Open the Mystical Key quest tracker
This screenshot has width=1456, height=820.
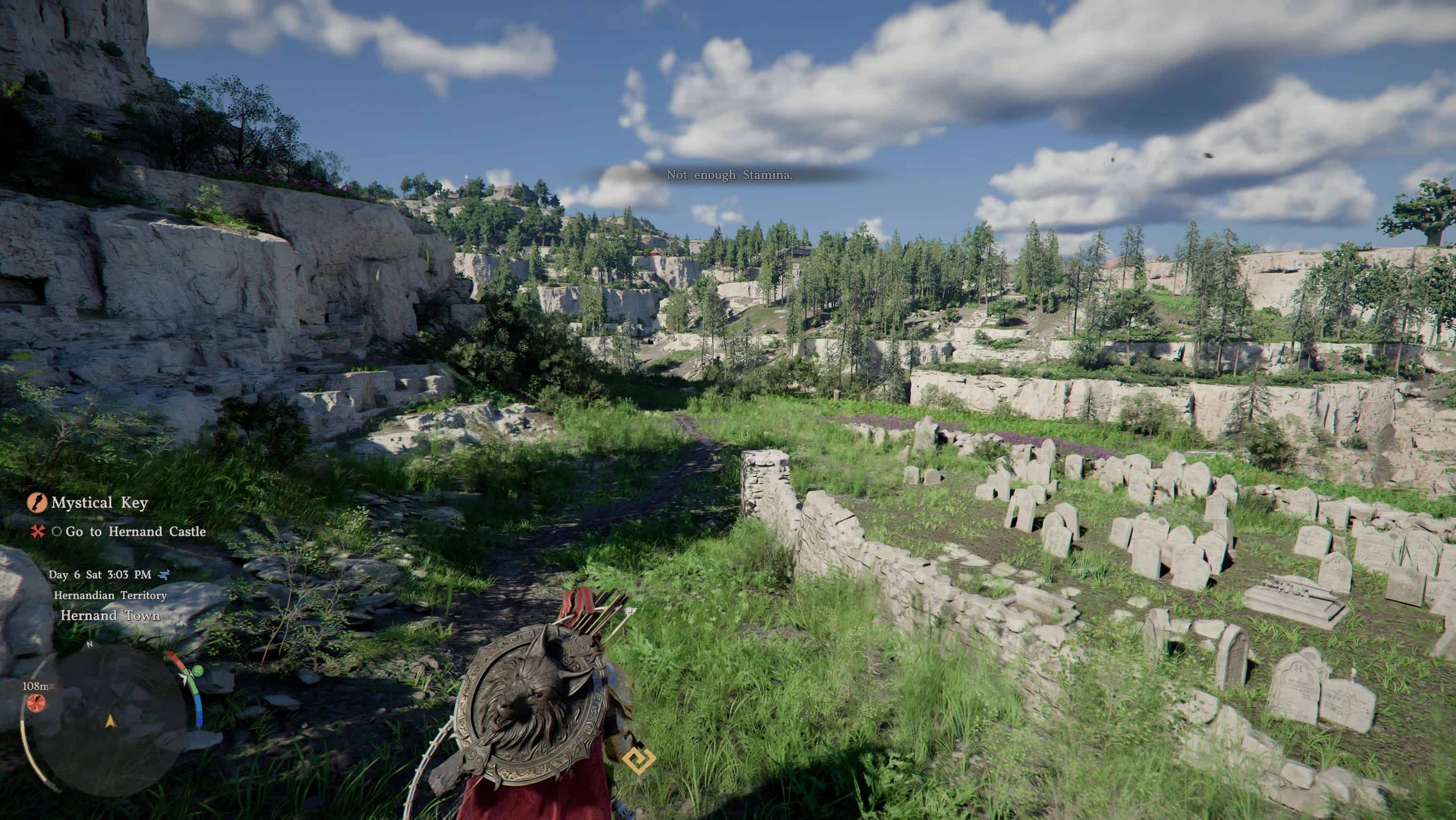(x=100, y=503)
